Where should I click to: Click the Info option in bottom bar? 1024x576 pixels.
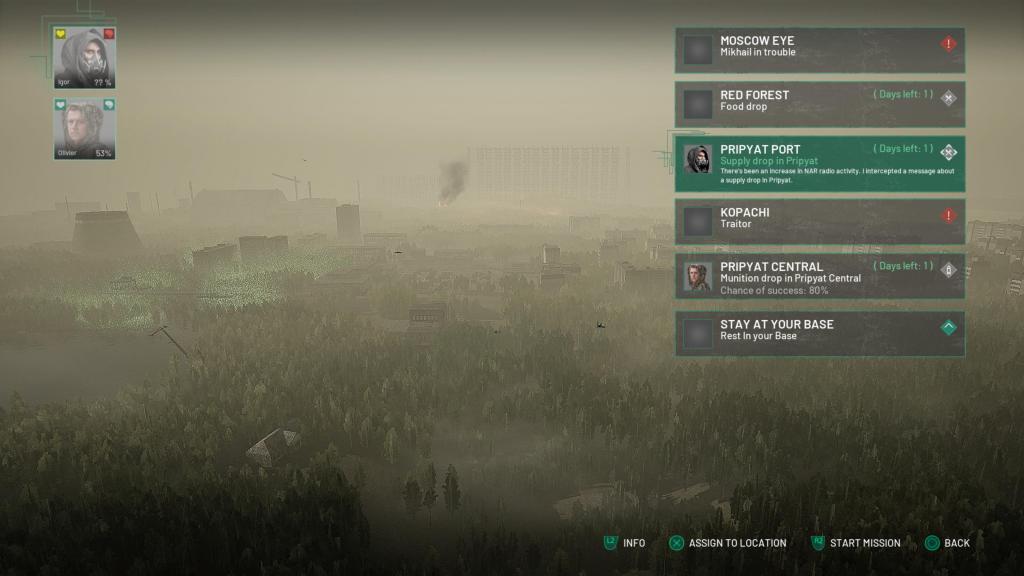point(625,543)
